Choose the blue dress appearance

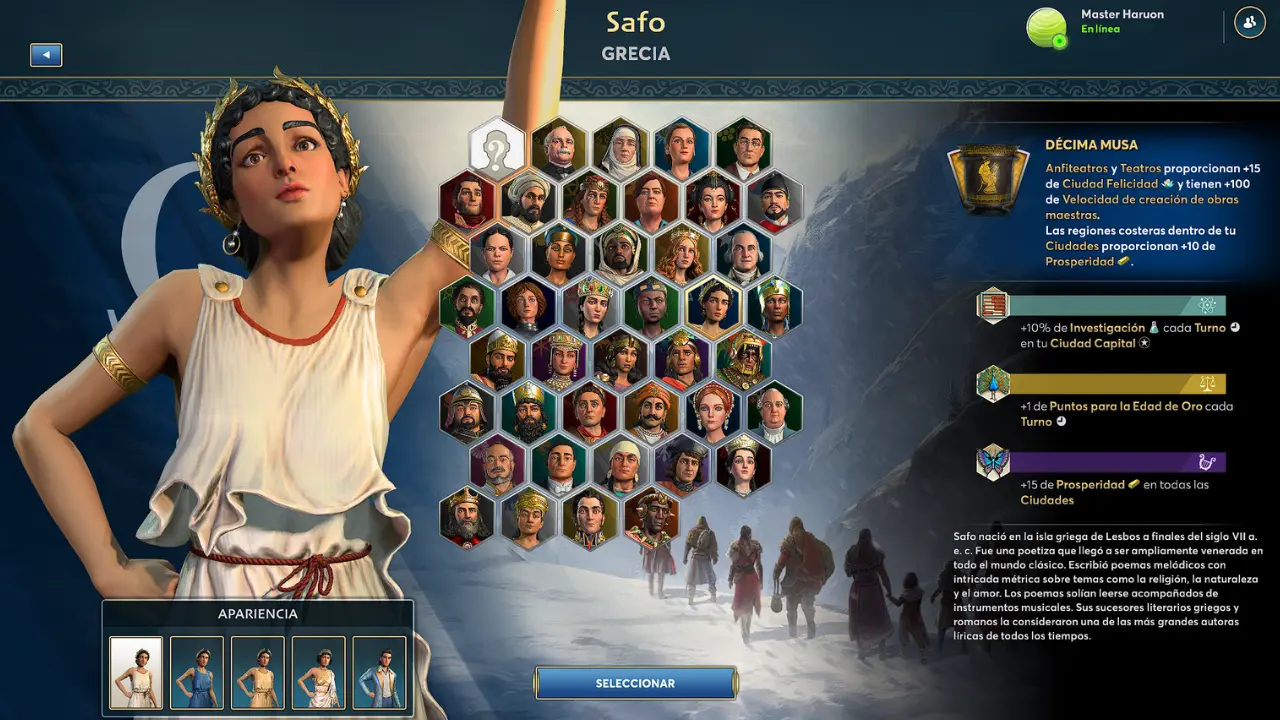click(x=197, y=673)
